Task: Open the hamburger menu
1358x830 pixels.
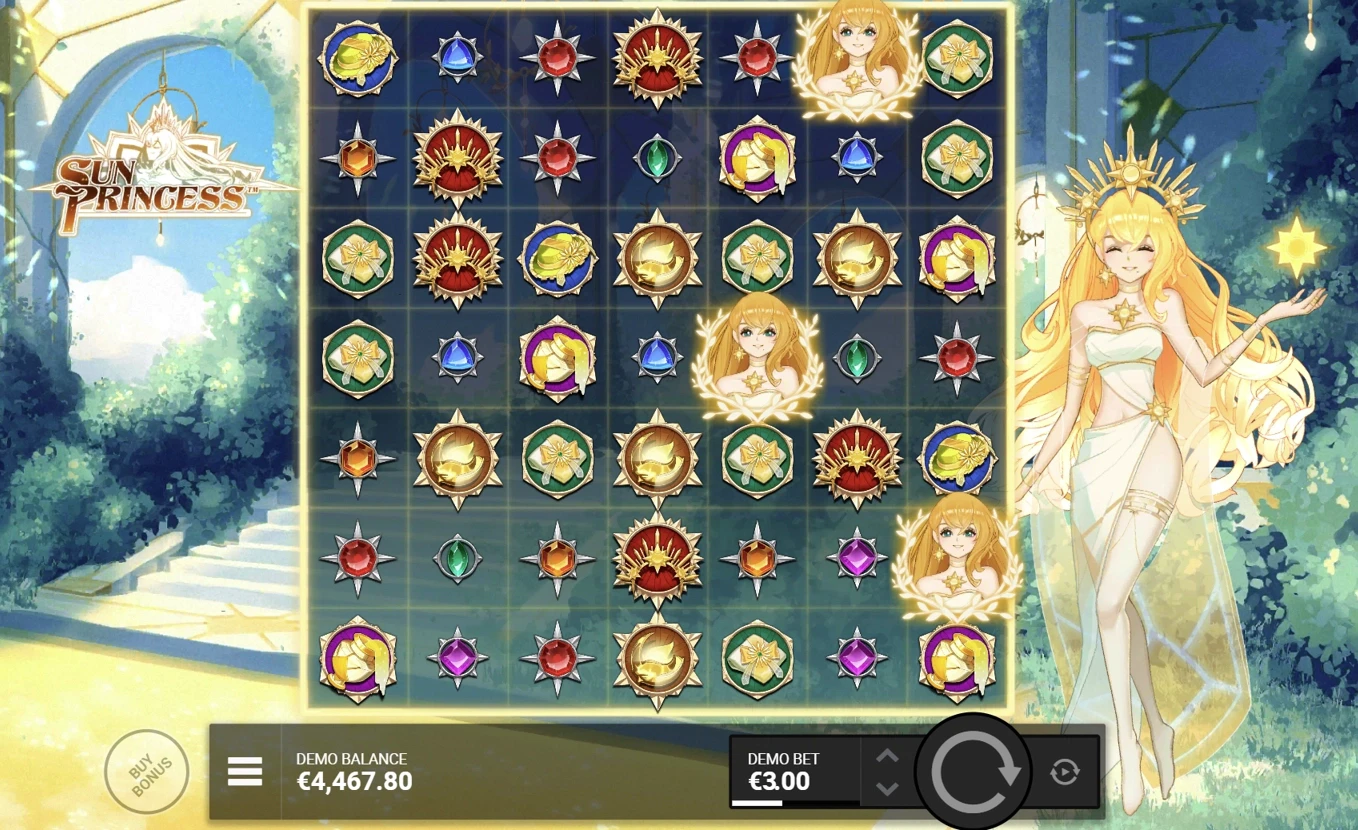Action: (x=245, y=770)
